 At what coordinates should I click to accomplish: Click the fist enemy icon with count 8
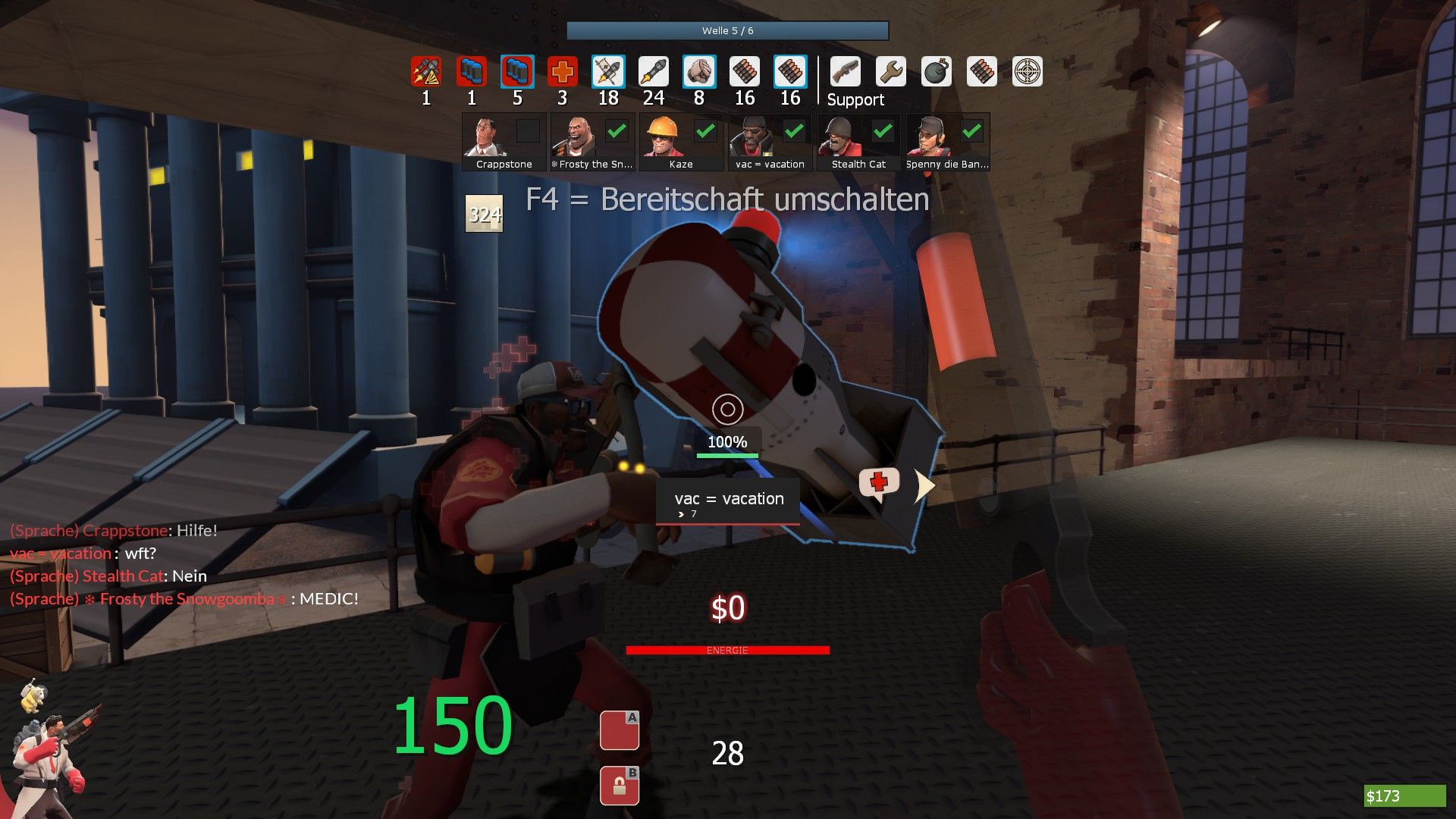coord(699,72)
